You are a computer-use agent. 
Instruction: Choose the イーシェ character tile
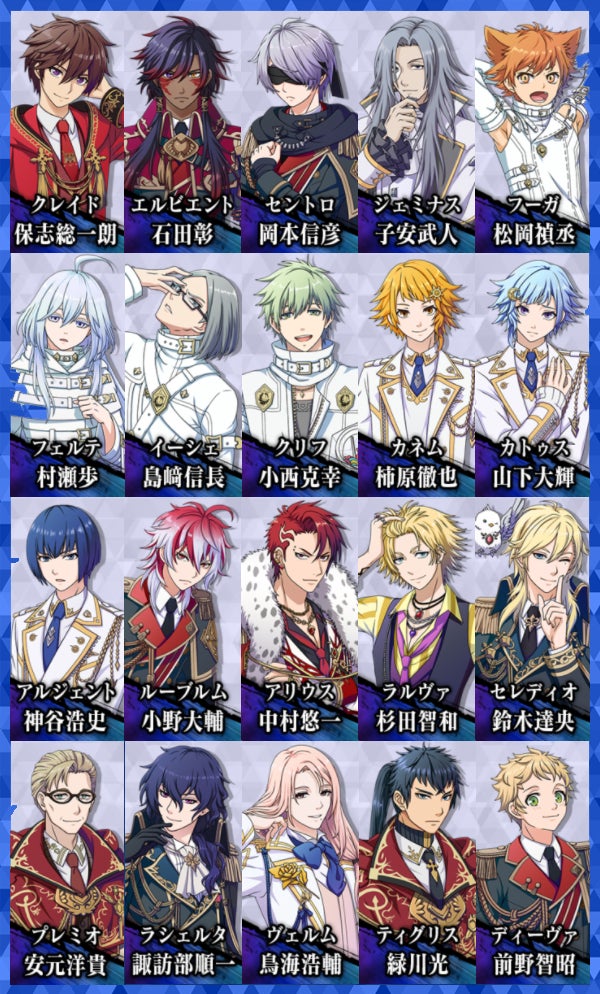182,374
